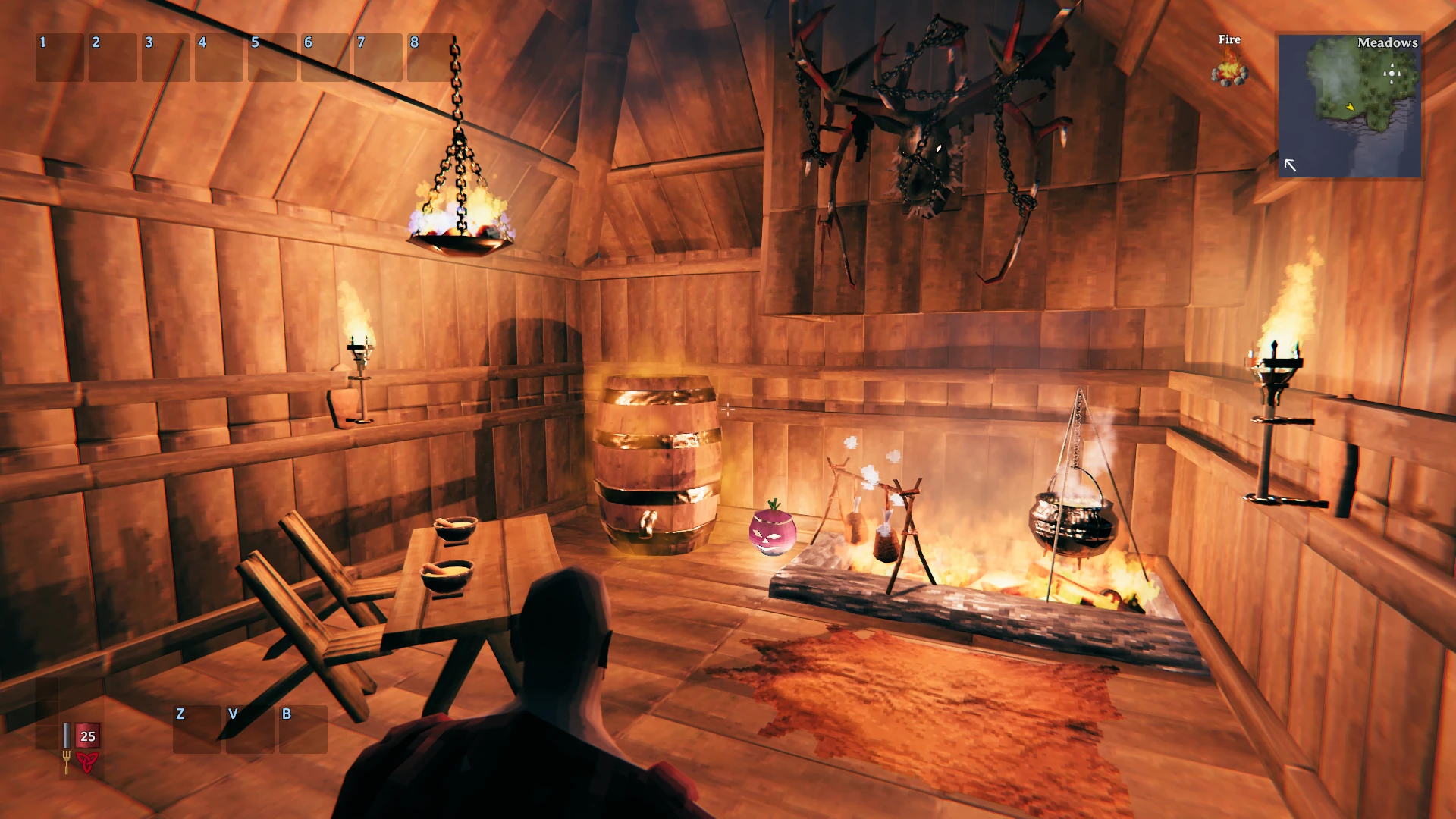Image resolution: width=1456 pixels, height=819 pixels.
Task: Click the pink turnip near the hearth
Action: (772, 533)
